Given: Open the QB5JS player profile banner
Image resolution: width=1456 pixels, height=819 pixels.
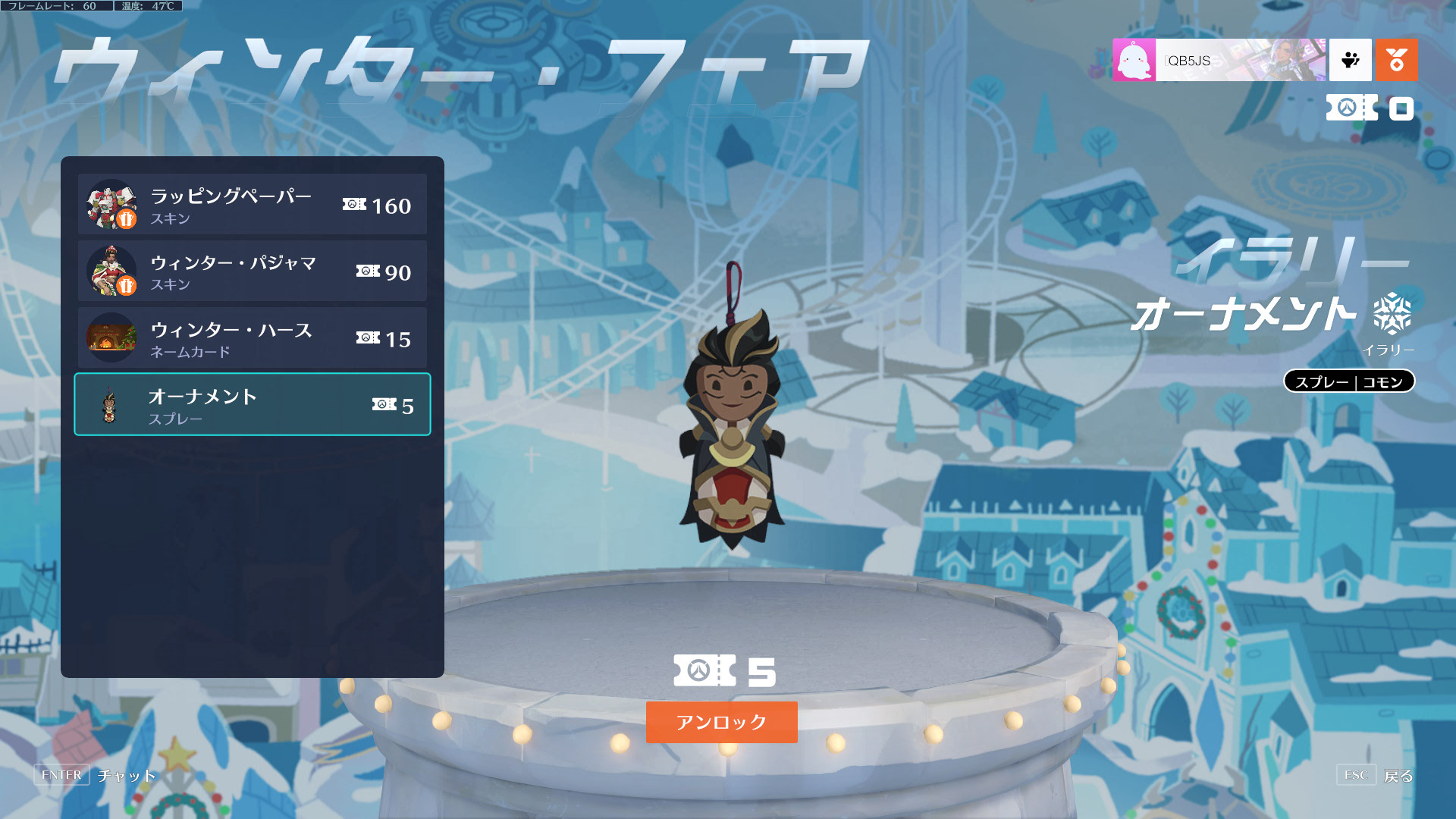Looking at the screenshot, I should (1219, 61).
